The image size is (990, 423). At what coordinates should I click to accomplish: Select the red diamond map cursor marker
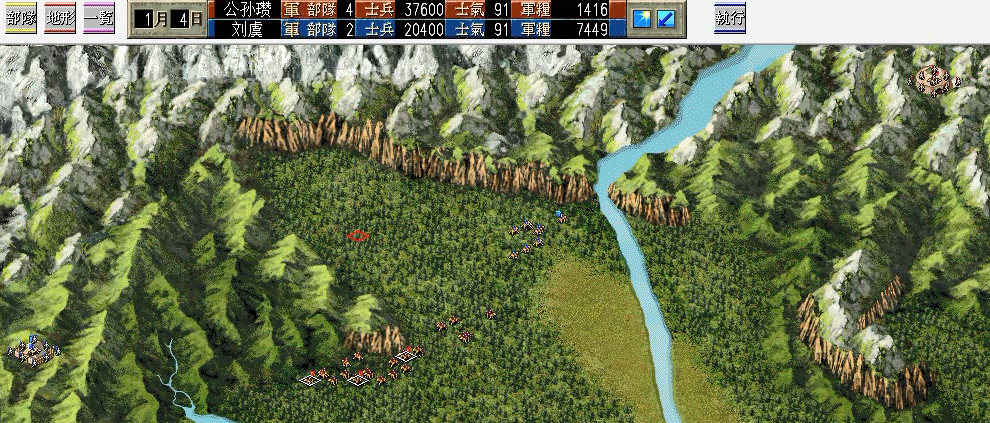tap(358, 236)
